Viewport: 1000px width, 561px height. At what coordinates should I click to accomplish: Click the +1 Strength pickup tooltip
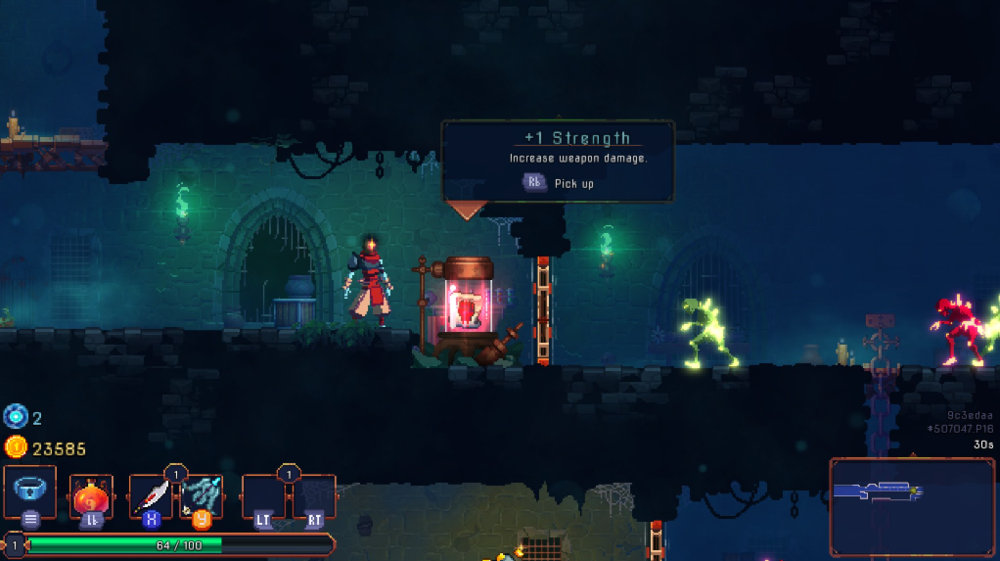[x=558, y=161]
